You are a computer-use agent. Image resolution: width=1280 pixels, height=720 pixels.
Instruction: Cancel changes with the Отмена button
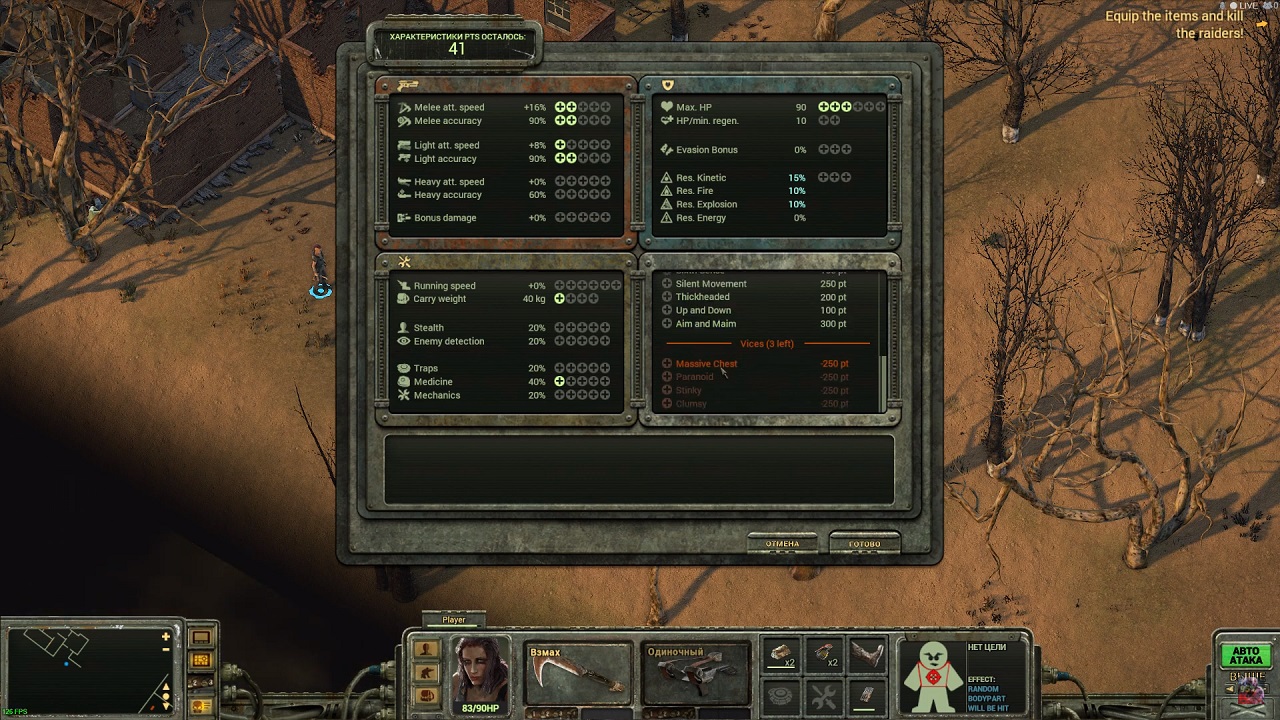(782, 544)
